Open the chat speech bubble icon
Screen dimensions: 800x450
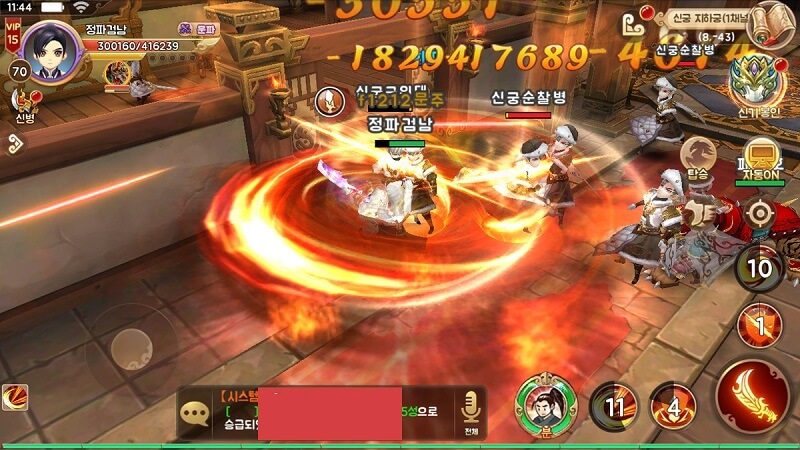[195, 413]
